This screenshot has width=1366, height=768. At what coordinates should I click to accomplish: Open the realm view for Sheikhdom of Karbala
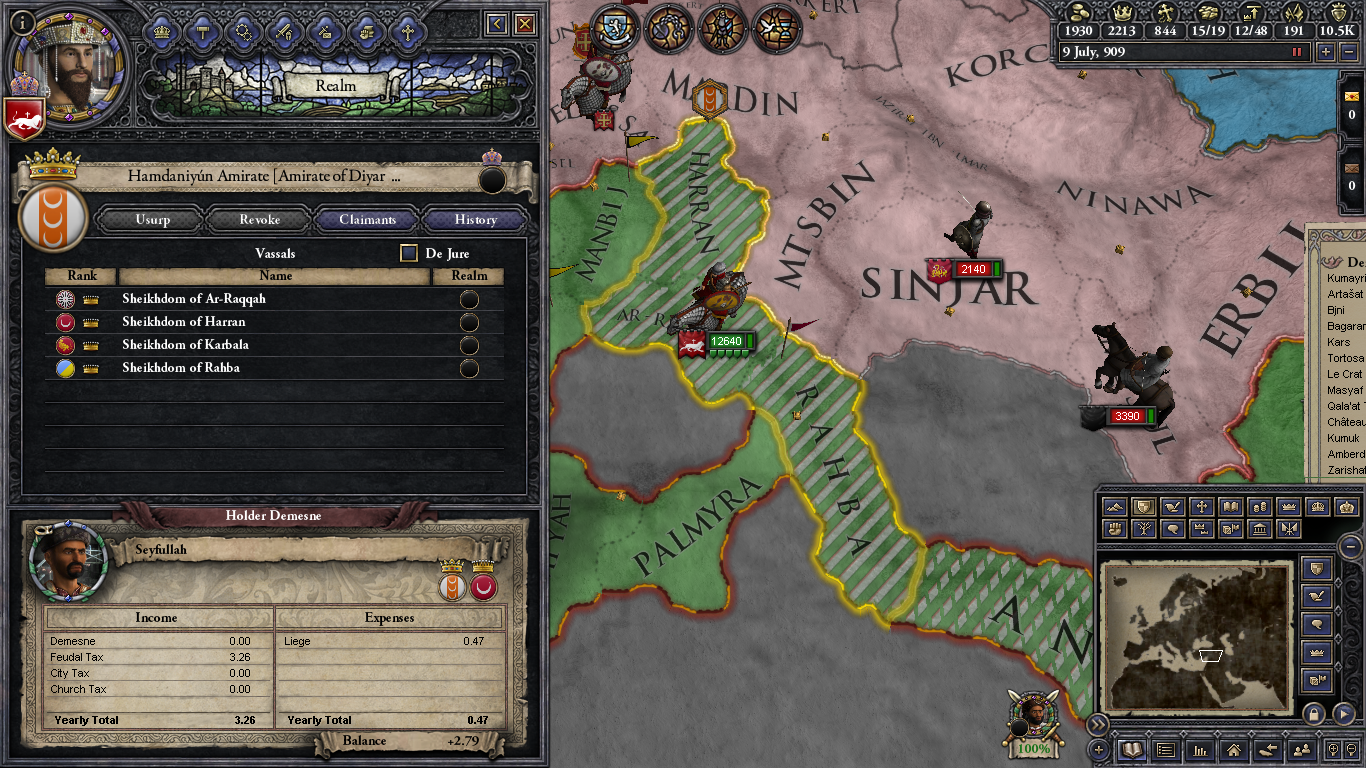468,345
